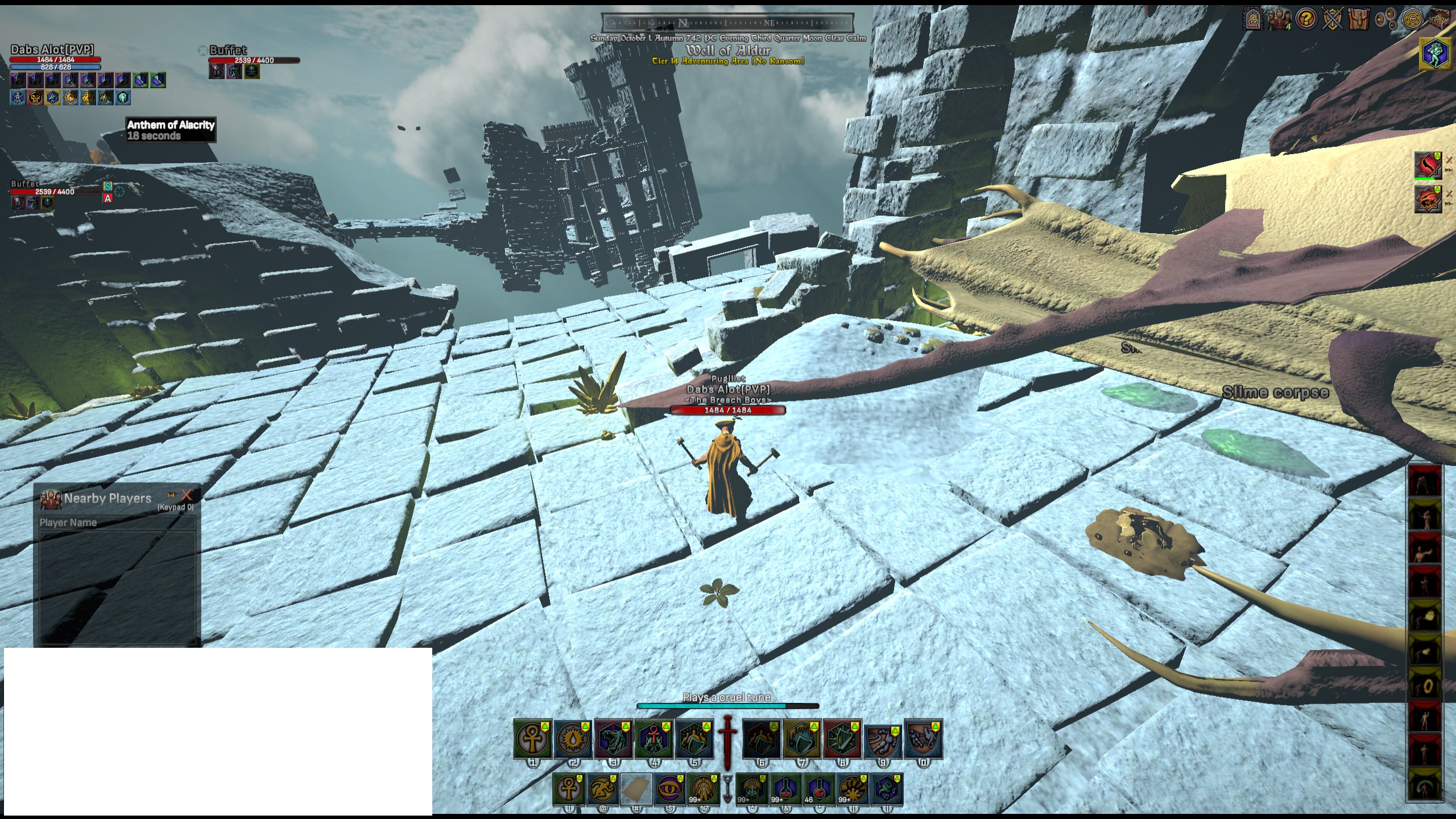
Task: Play the sunburst harp song in slot 8
Action: [x=842, y=739]
